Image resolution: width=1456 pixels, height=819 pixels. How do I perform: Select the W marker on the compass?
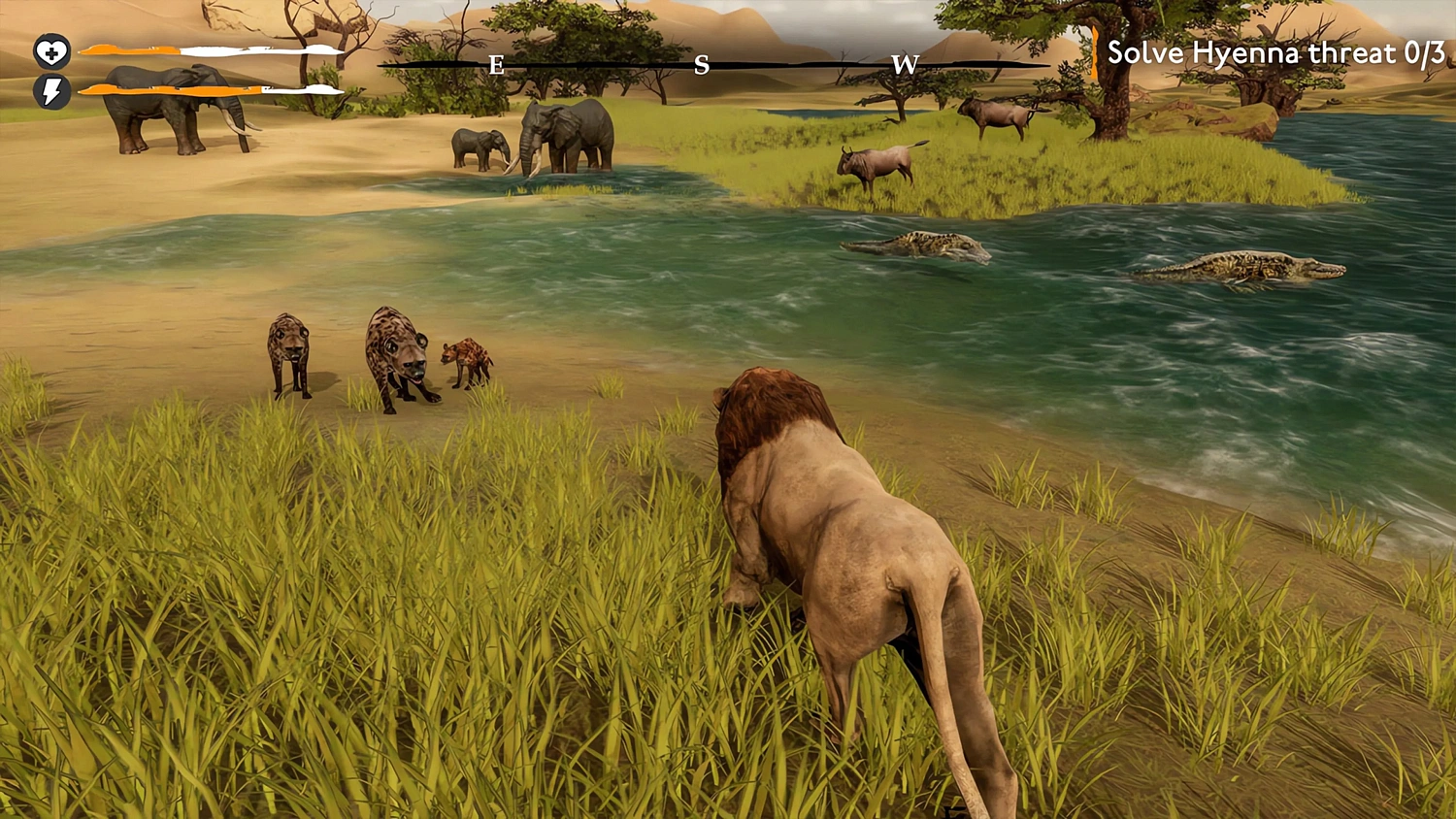click(x=907, y=65)
